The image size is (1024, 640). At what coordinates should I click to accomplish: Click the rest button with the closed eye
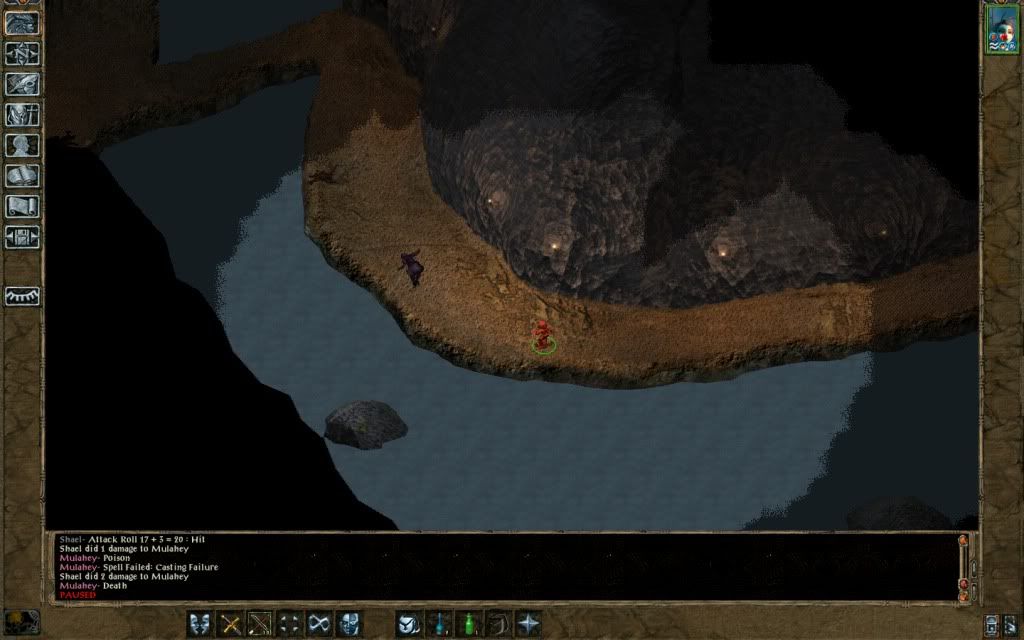[22, 297]
